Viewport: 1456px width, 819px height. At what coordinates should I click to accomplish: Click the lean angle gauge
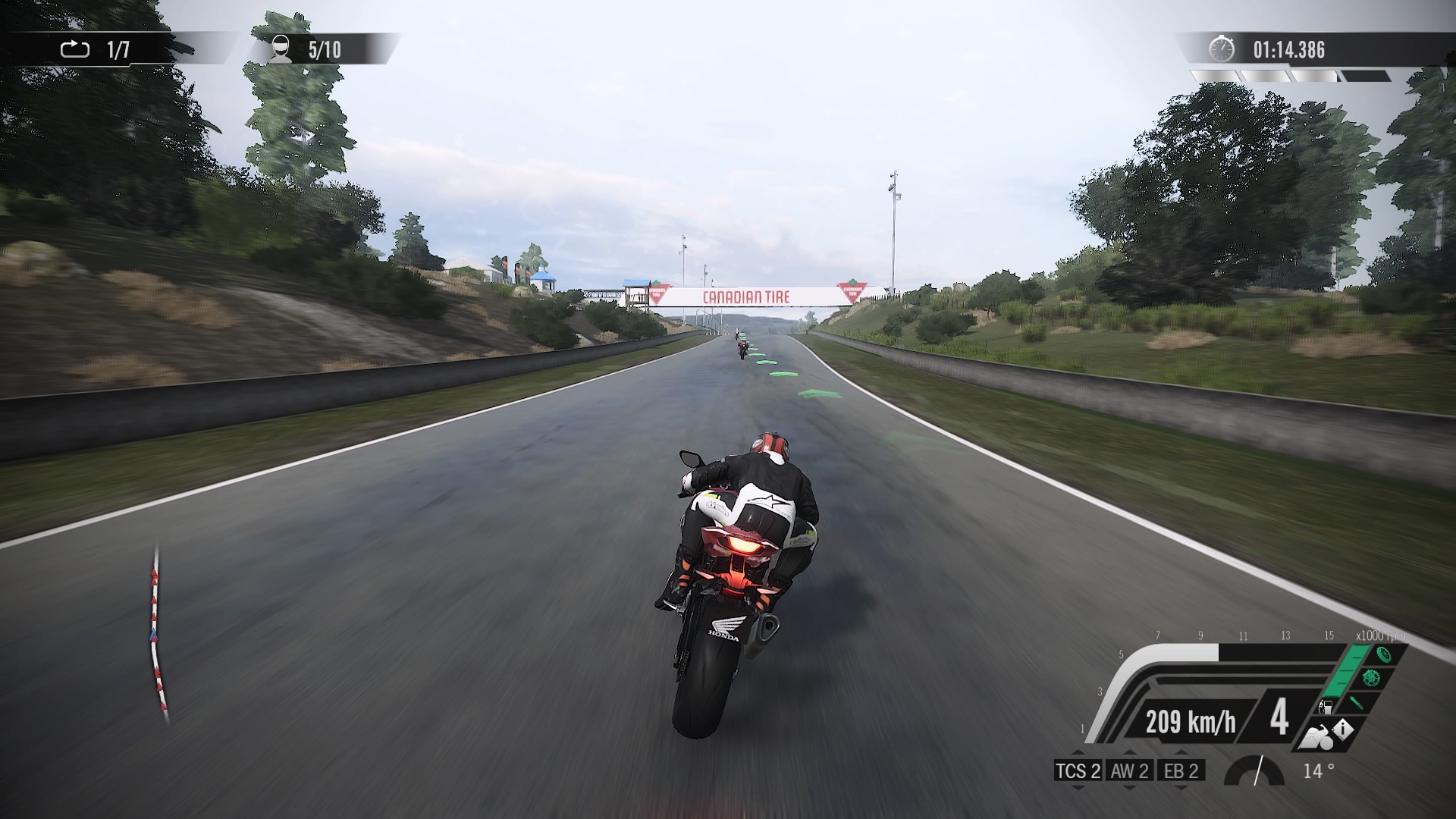click(1255, 771)
